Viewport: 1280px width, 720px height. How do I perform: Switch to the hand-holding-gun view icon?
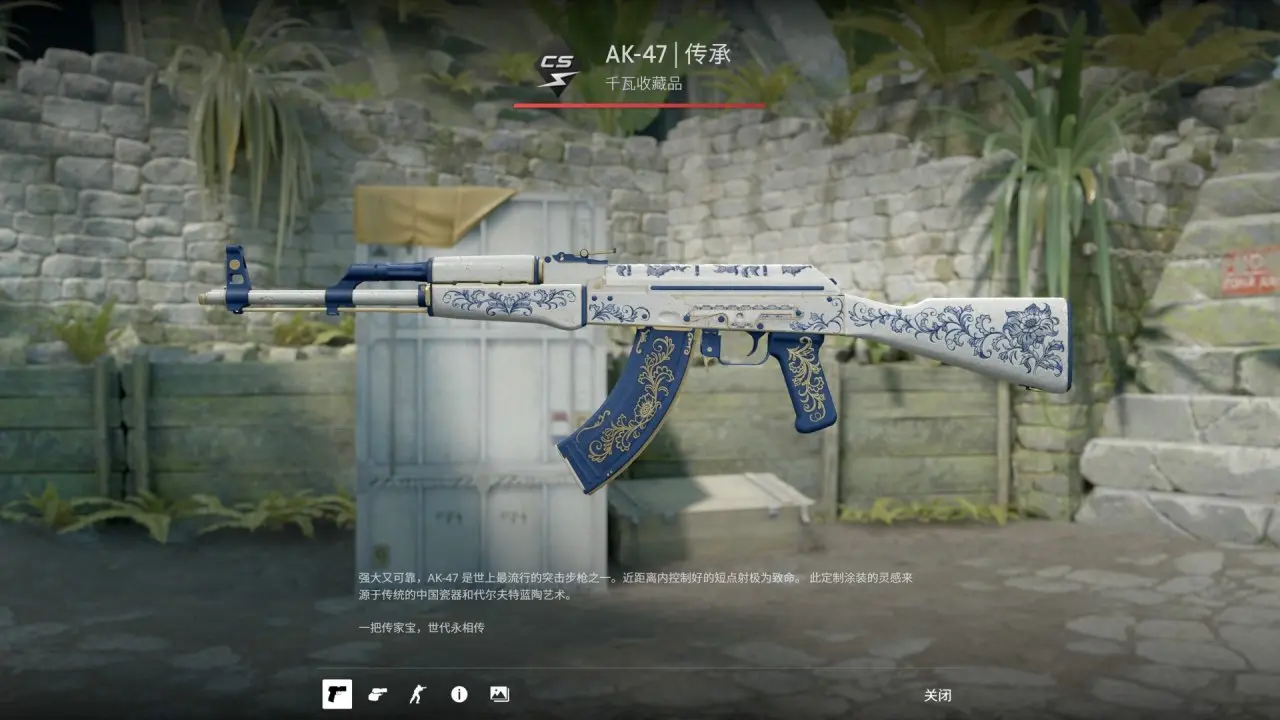pyautogui.click(x=377, y=694)
